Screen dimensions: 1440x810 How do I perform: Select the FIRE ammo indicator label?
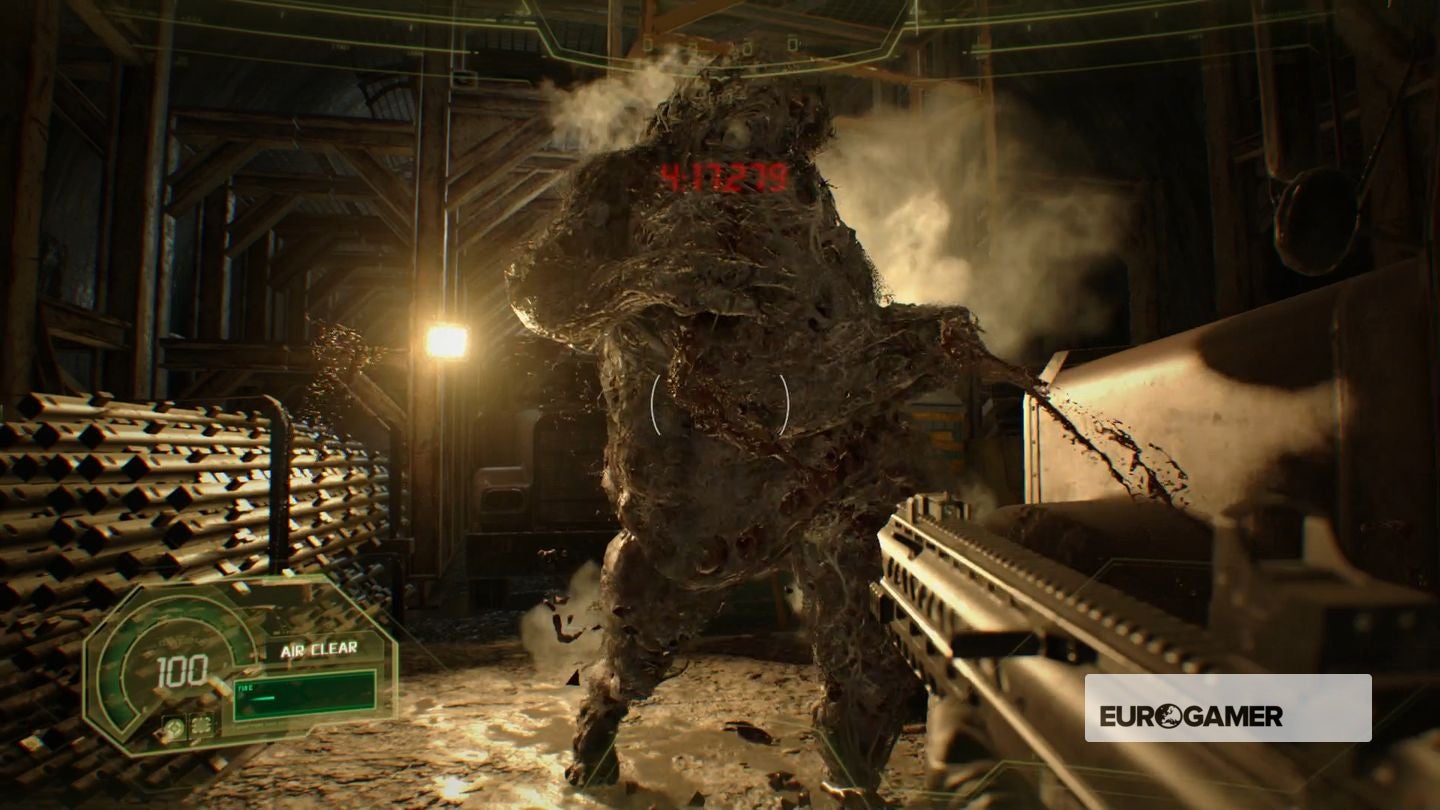(x=243, y=688)
